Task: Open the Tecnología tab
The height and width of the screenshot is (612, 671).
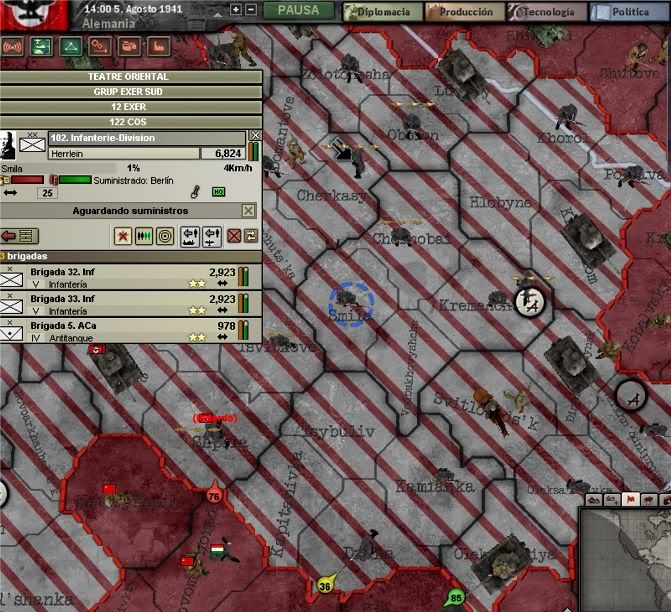Action: pos(546,12)
